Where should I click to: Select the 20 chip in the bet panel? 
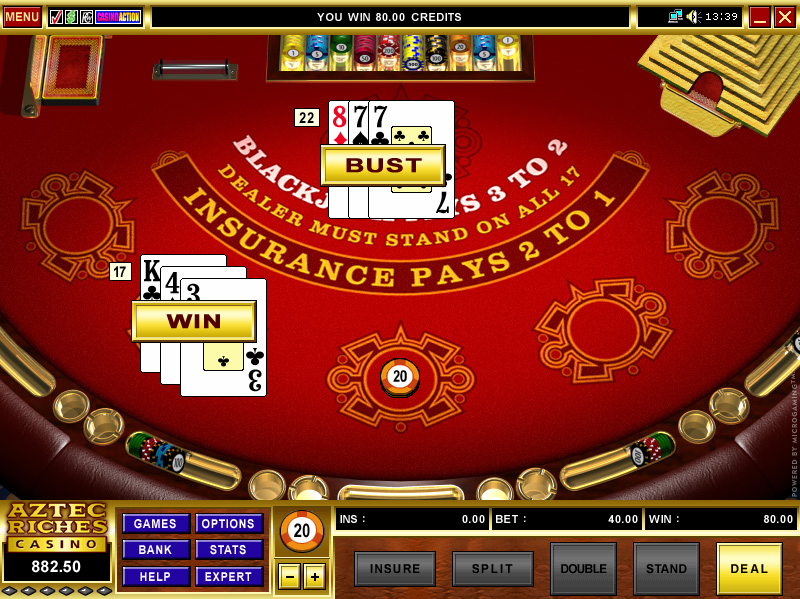tap(302, 531)
